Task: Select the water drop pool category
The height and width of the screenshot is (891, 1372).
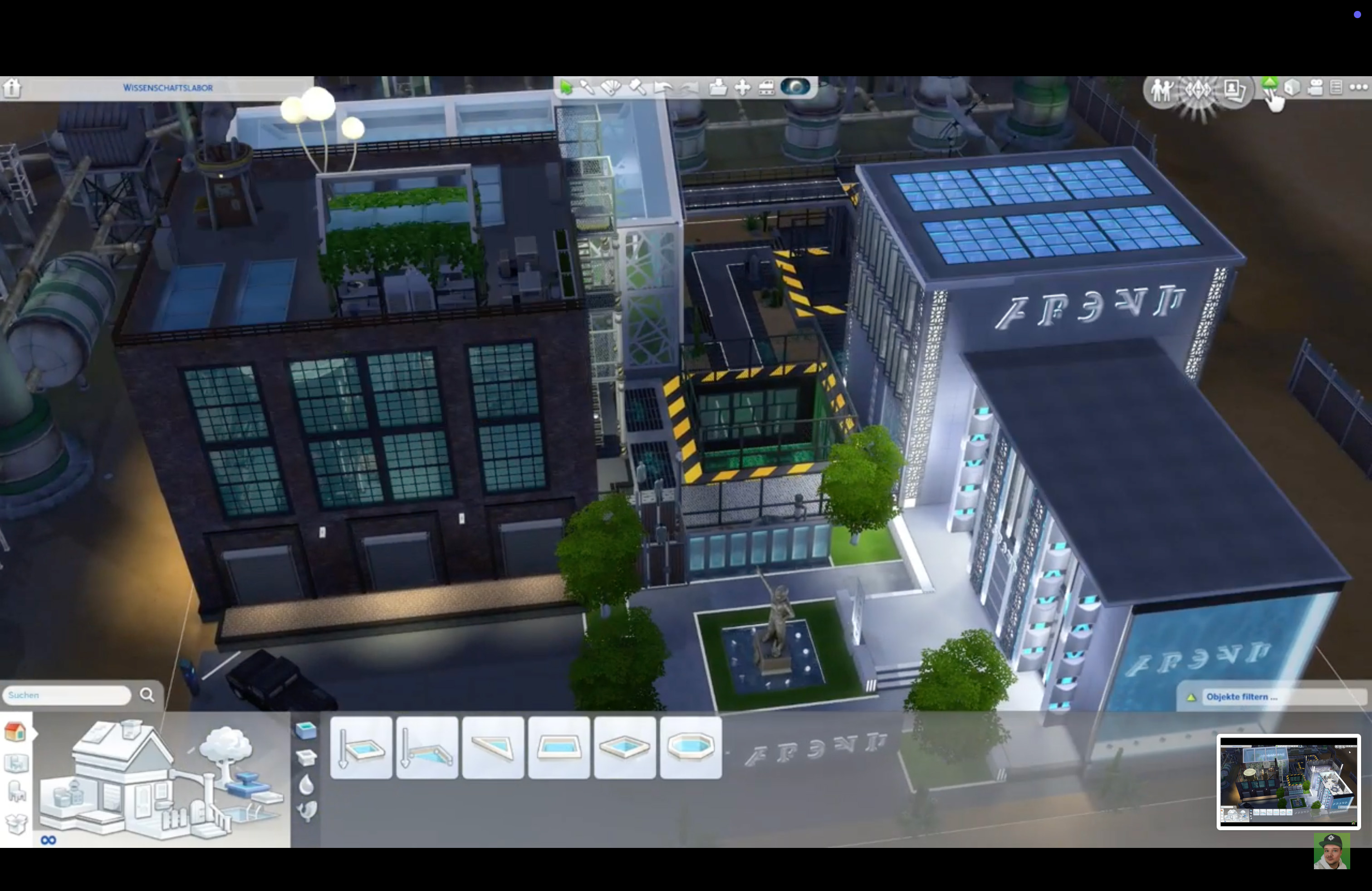Action: coord(307,784)
